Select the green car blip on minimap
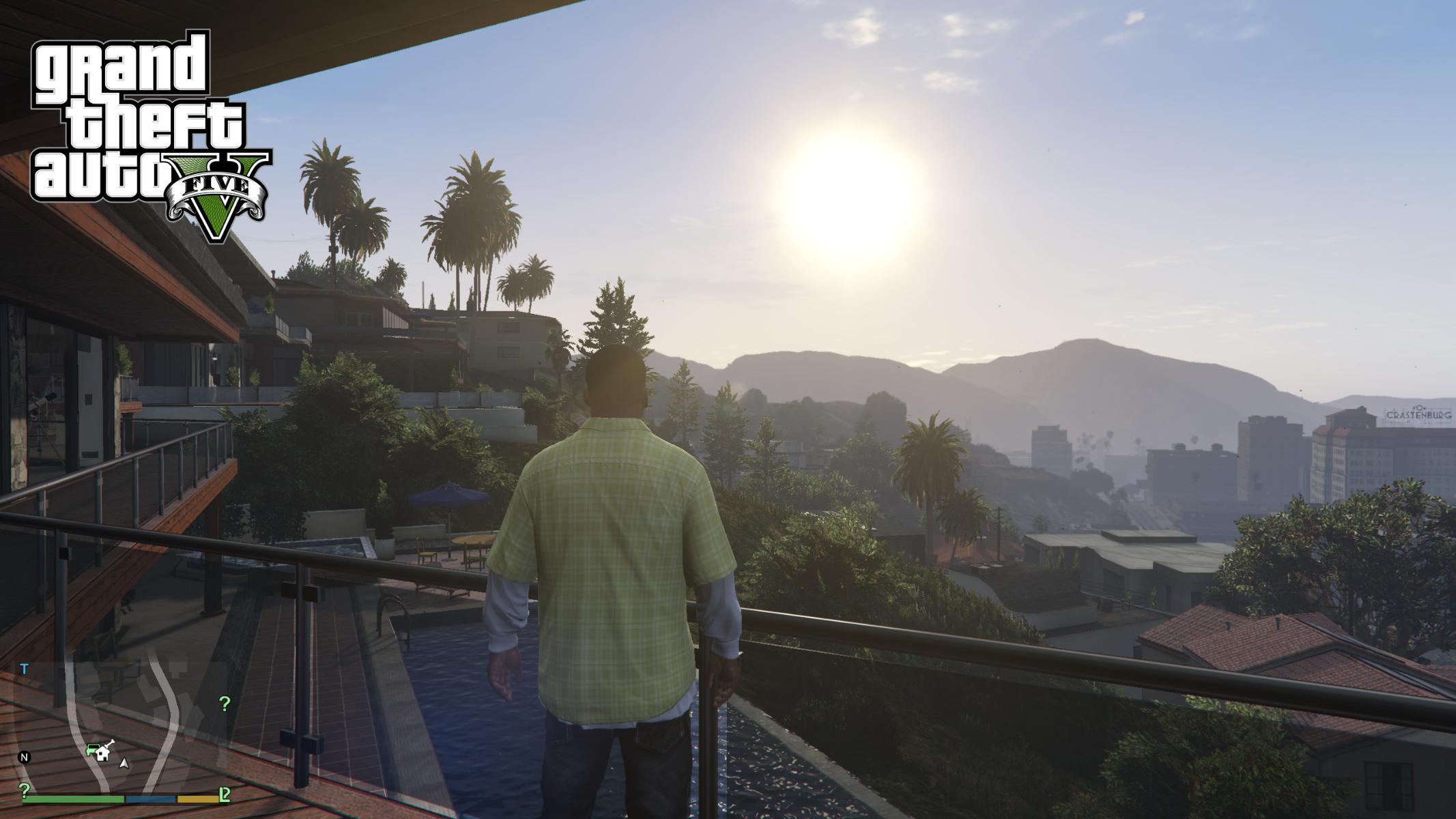Viewport: 1456px width, 819px height. tap(91, 750)
